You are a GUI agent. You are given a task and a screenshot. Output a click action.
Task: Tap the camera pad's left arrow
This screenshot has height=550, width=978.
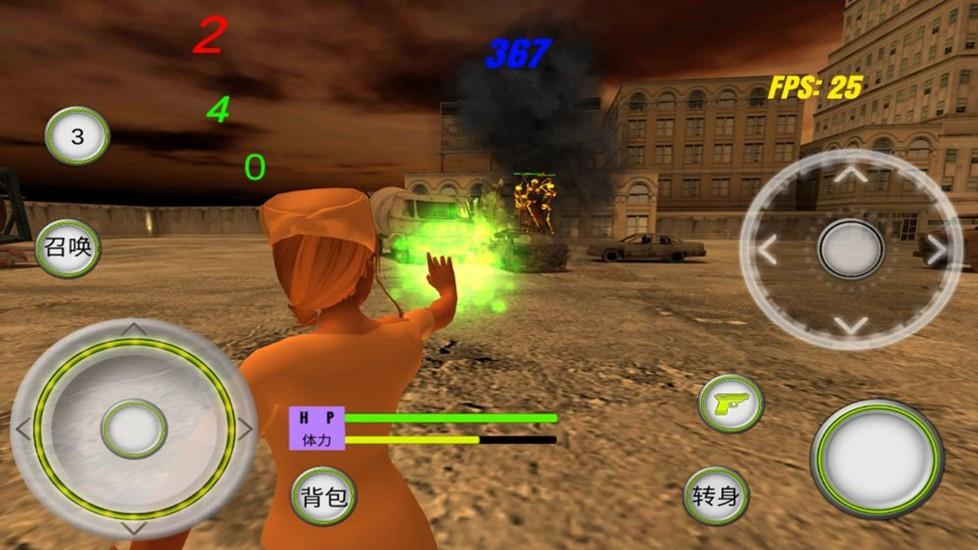pos(768,250)
